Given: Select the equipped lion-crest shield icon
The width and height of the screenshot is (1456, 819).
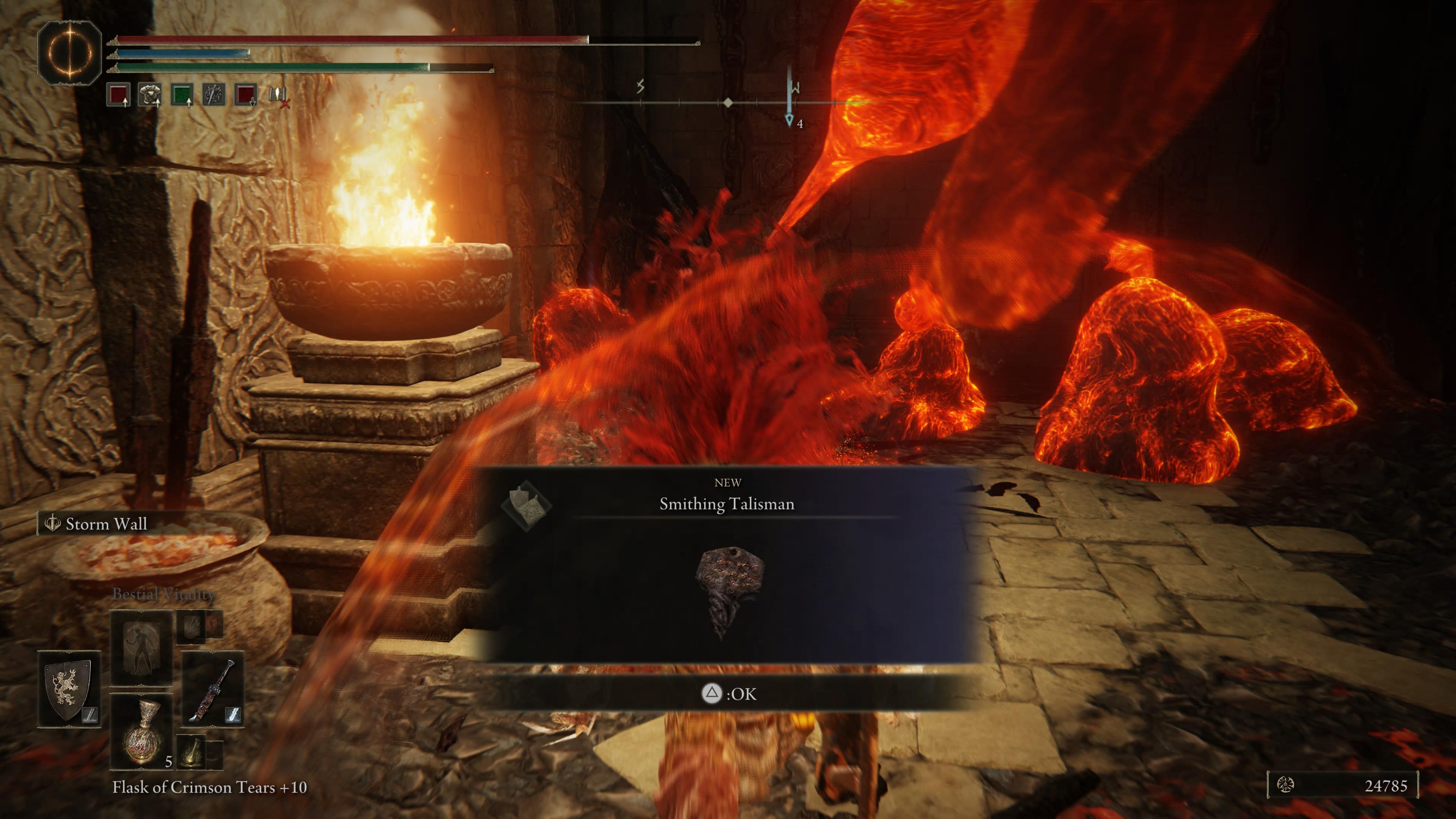Looking at the screenshot, I should pos(68,689).
